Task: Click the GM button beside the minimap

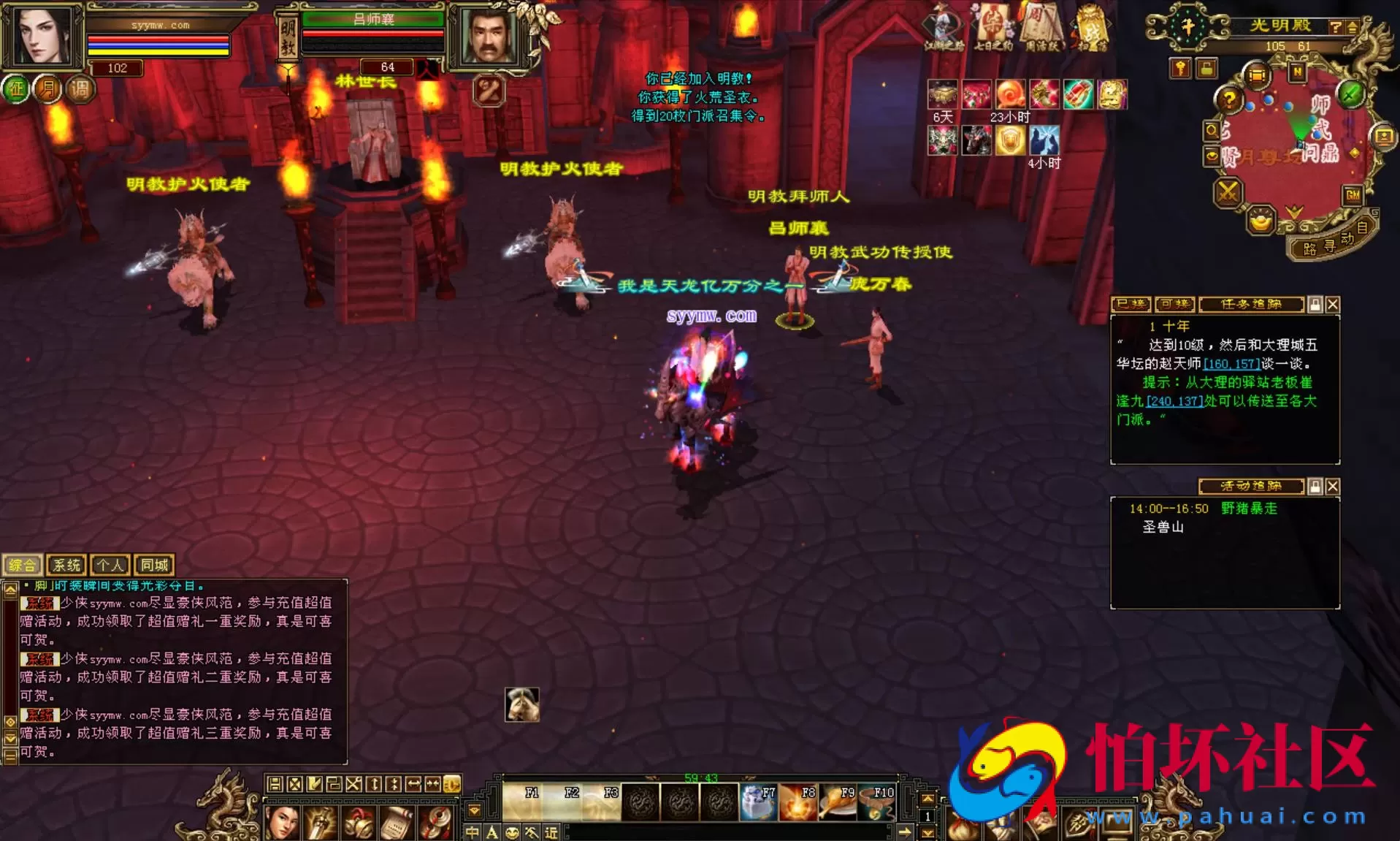Action: (x=1353, y=194)
